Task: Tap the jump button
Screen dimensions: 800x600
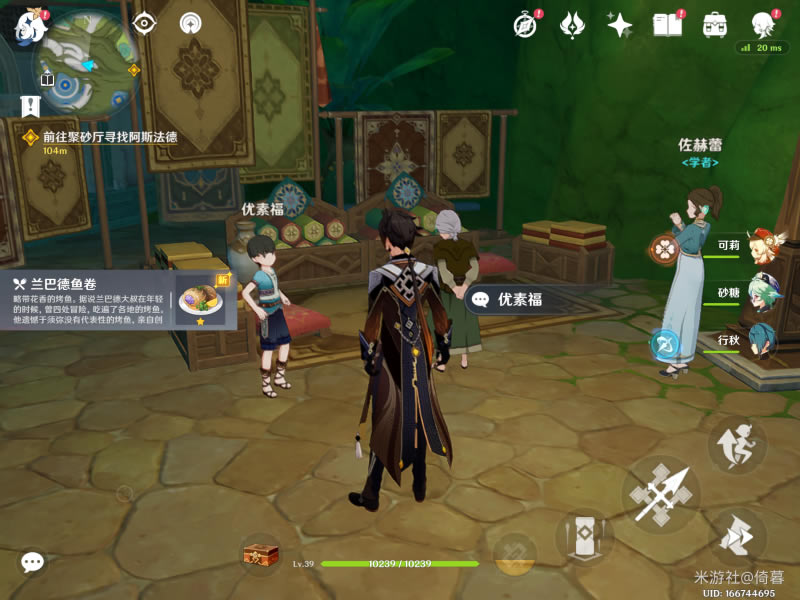Action: point(737,445)
